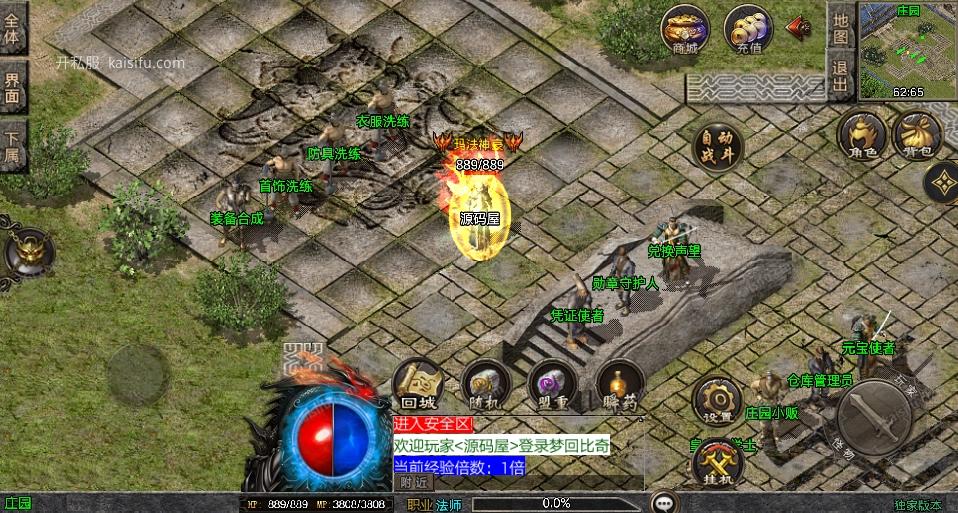Screen dimensions: 958x513
Task: Select the 界面 tab
Action: coord(13,88)
